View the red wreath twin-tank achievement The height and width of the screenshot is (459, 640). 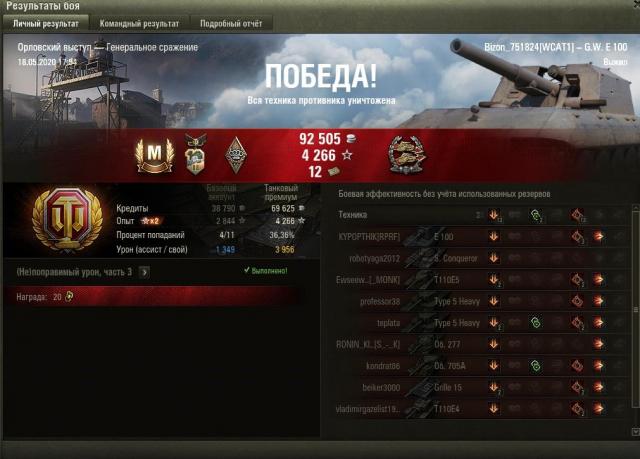click(408, 153)
